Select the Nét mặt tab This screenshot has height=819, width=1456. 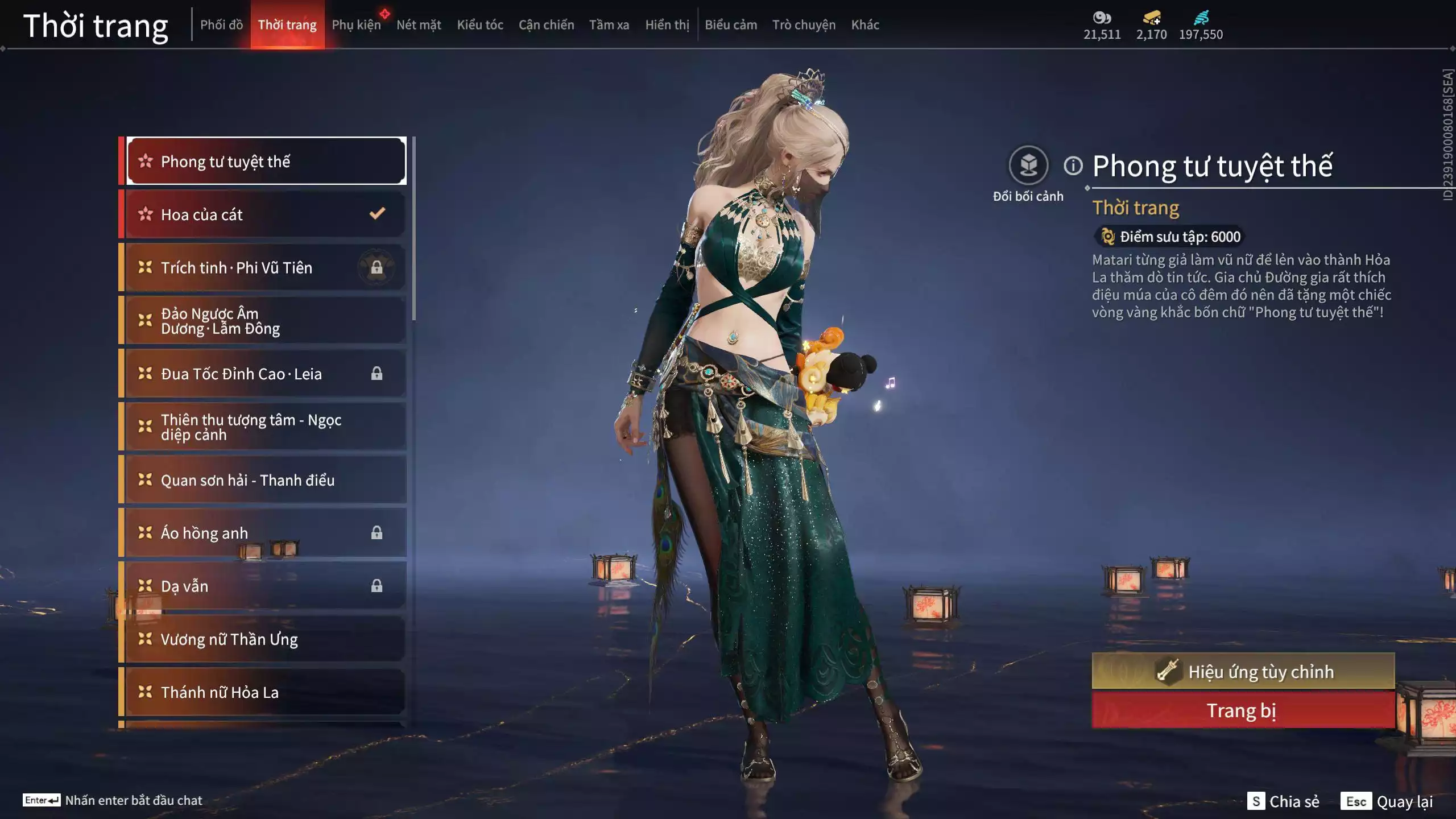419,25
